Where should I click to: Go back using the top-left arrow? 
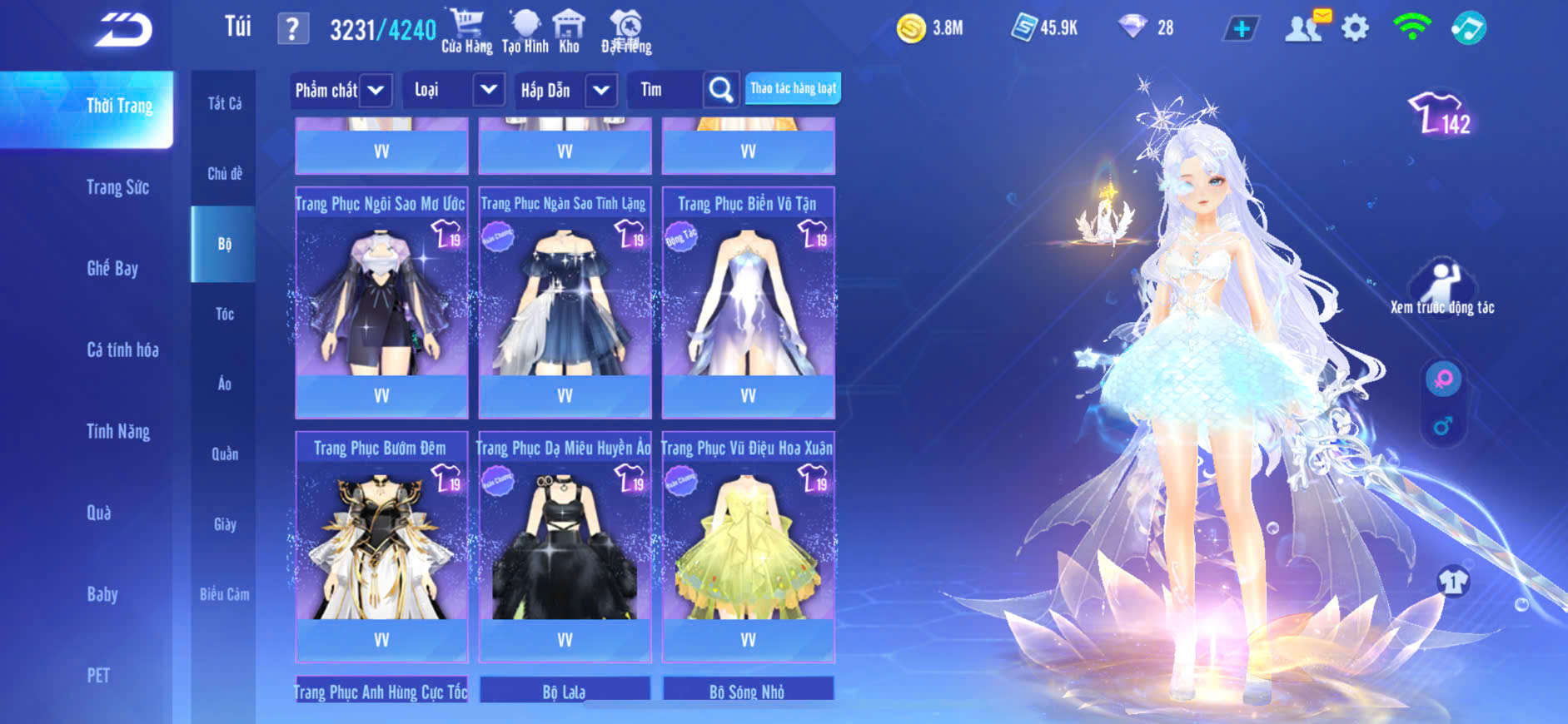click(123, 30)
